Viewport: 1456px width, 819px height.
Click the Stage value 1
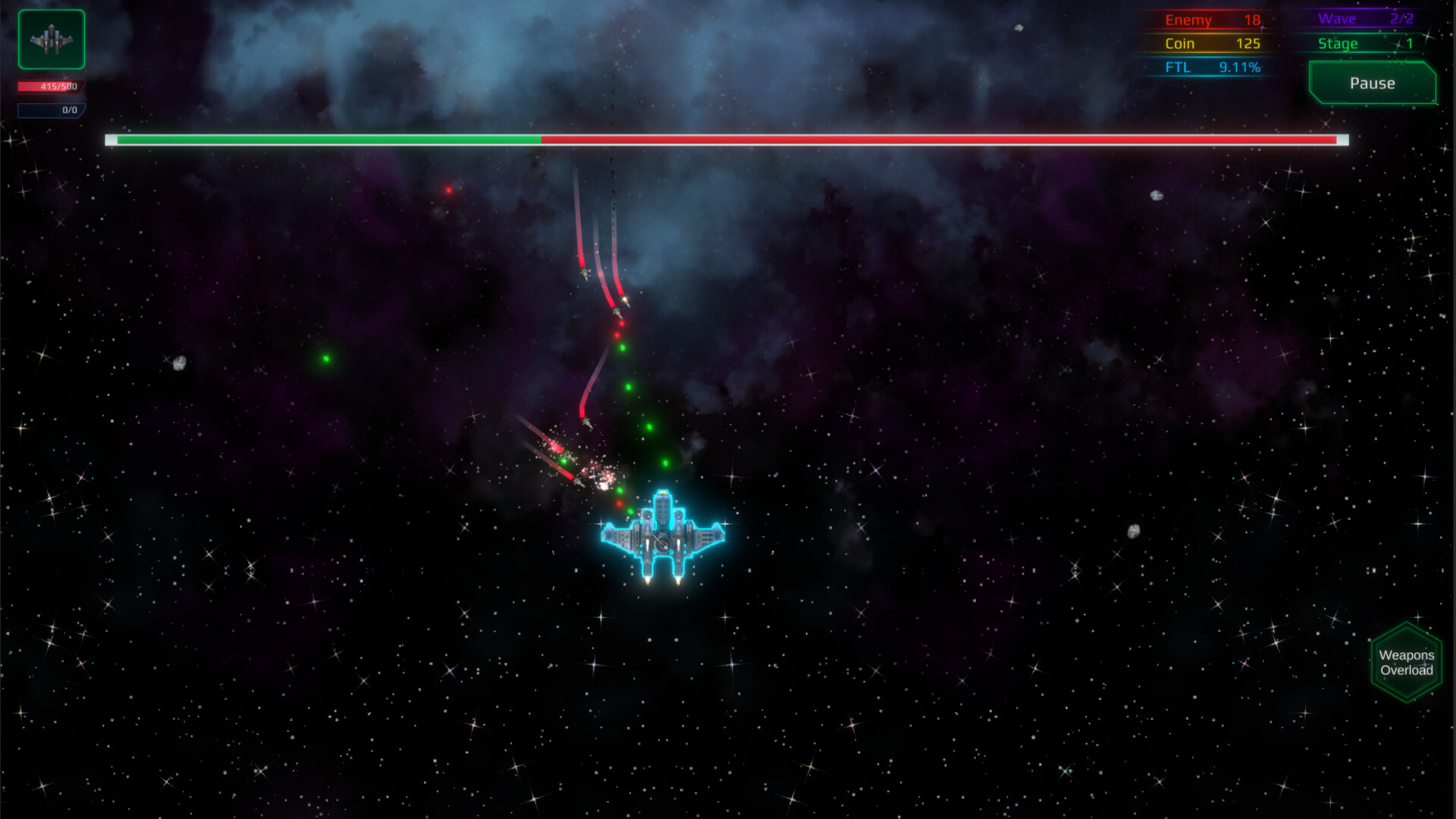[x=1407, y=43]
